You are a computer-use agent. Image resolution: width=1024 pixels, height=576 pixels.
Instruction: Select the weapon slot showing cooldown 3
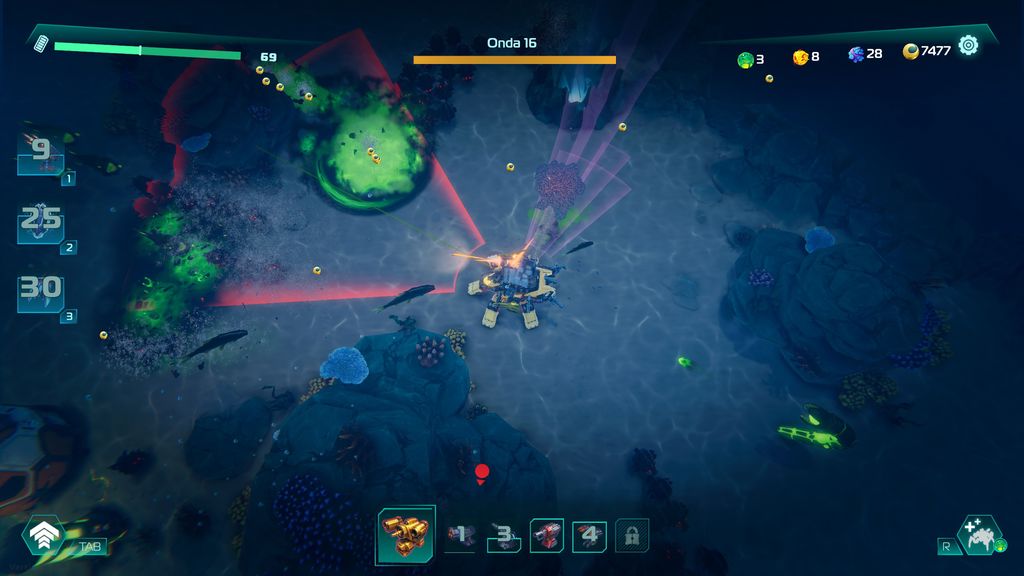pos(504,536)
